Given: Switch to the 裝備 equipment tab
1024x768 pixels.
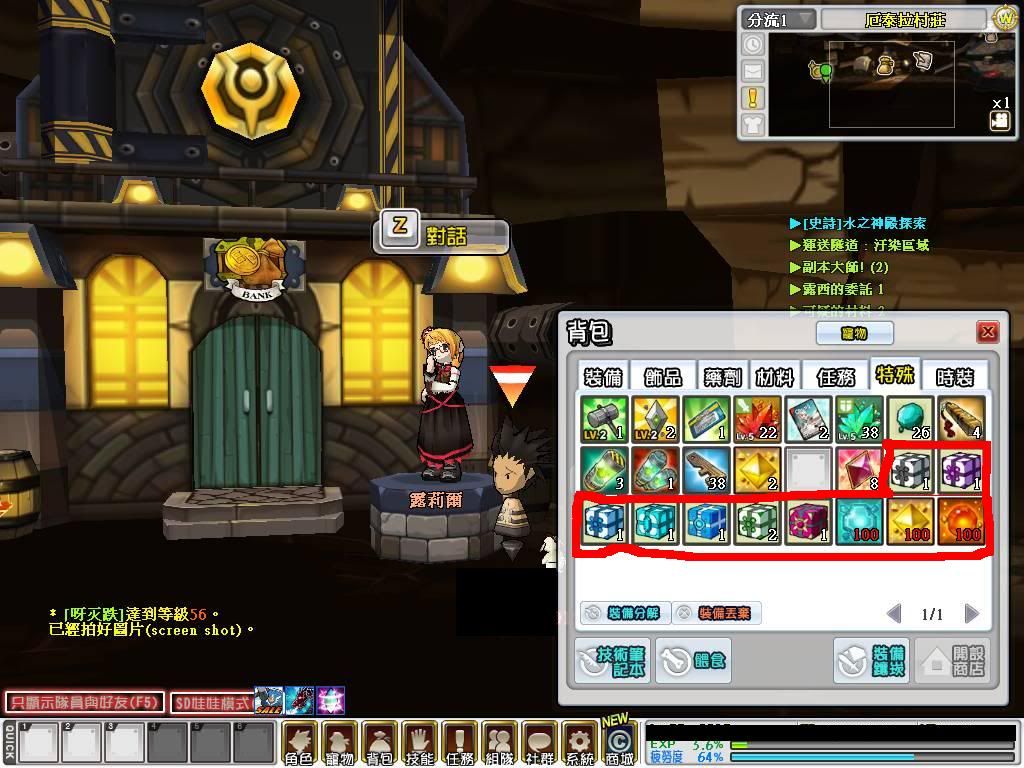Looking at the screenshot, I should tap(602, 376).
